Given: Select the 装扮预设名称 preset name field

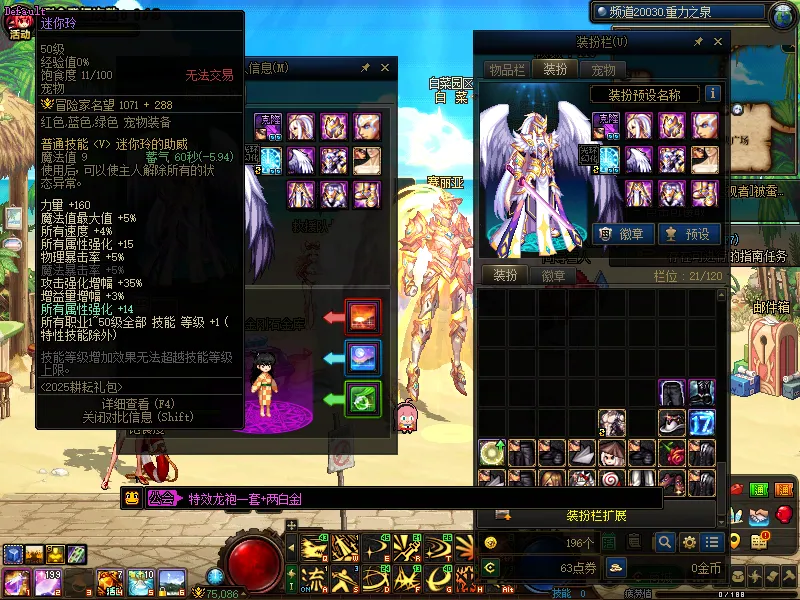Looking at the screenshot, I should pyautogui.click(x=644, y=95).
